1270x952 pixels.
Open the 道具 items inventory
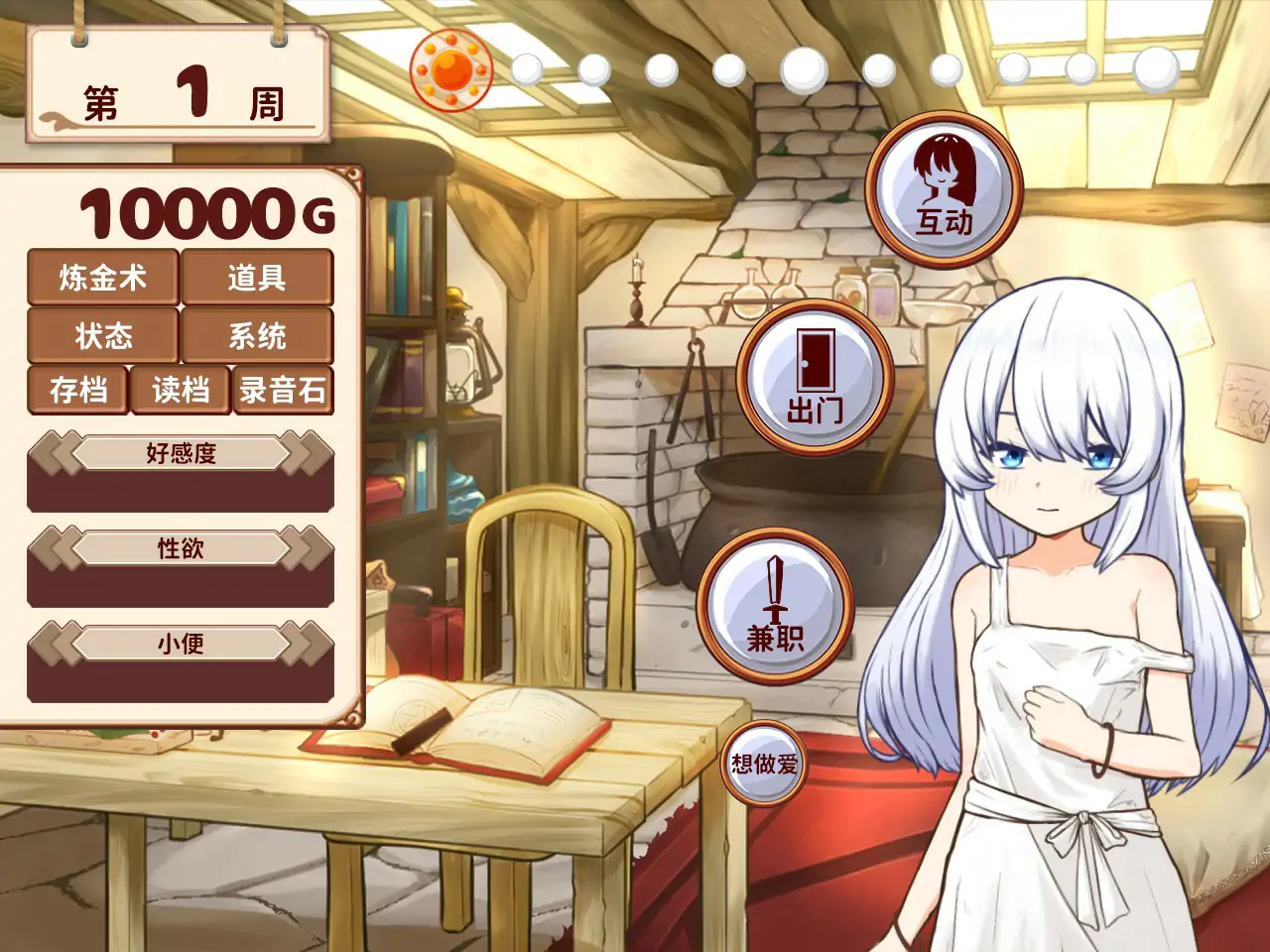tap(257, 279)
